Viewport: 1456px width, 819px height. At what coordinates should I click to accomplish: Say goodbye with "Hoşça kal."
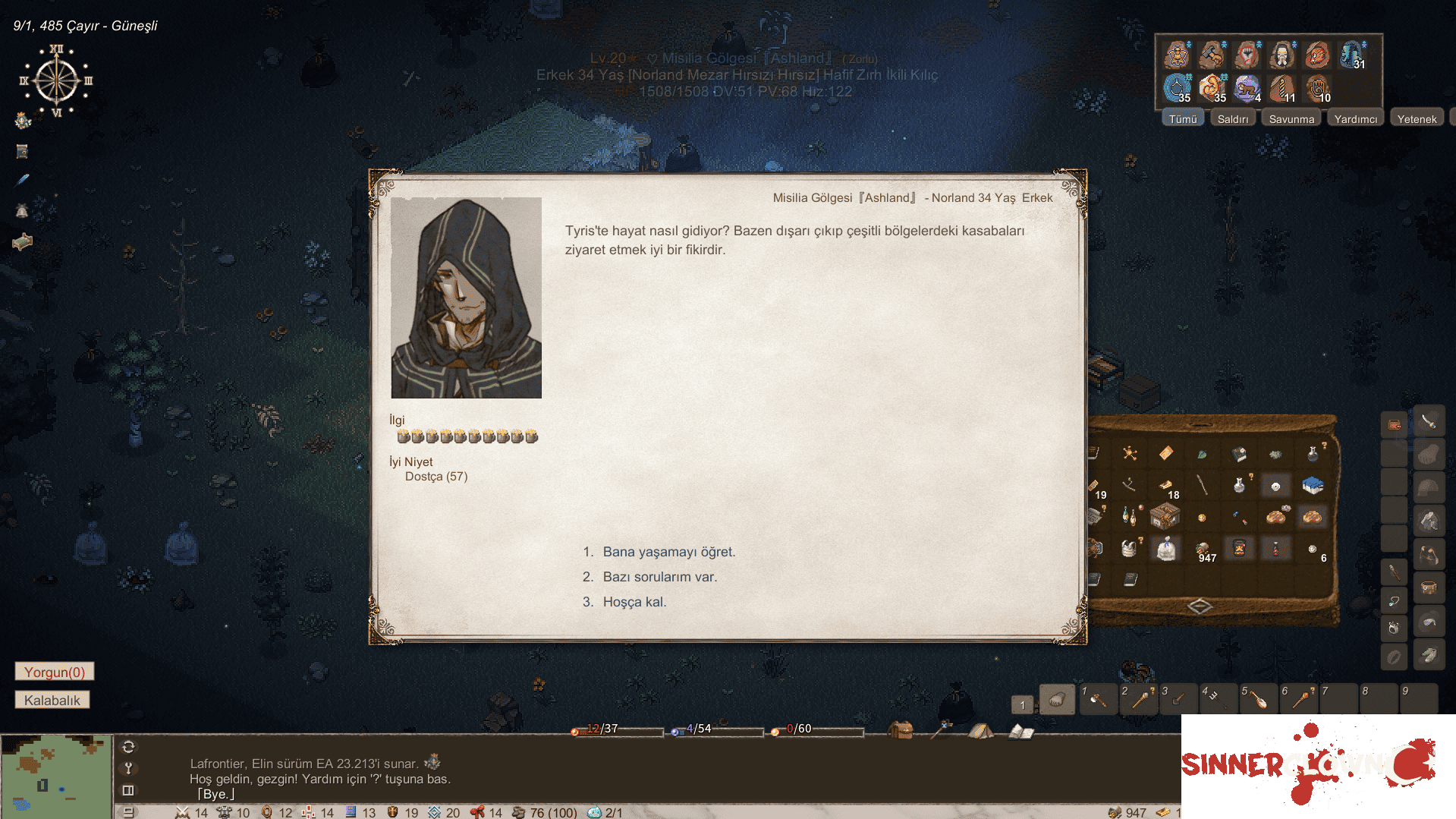click(x=634, y=602)
